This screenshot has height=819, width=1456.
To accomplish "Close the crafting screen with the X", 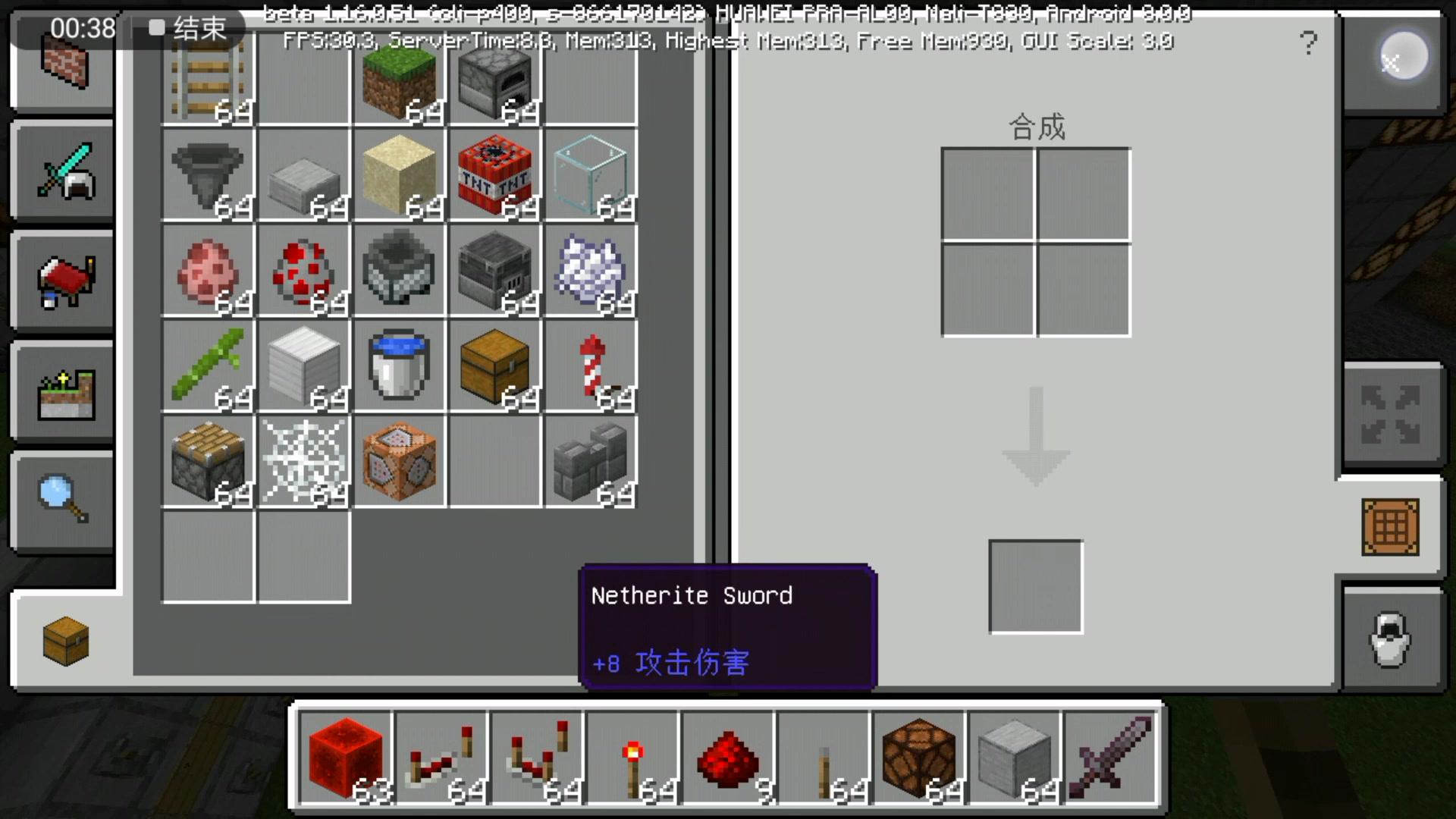I will [1395, 63].
